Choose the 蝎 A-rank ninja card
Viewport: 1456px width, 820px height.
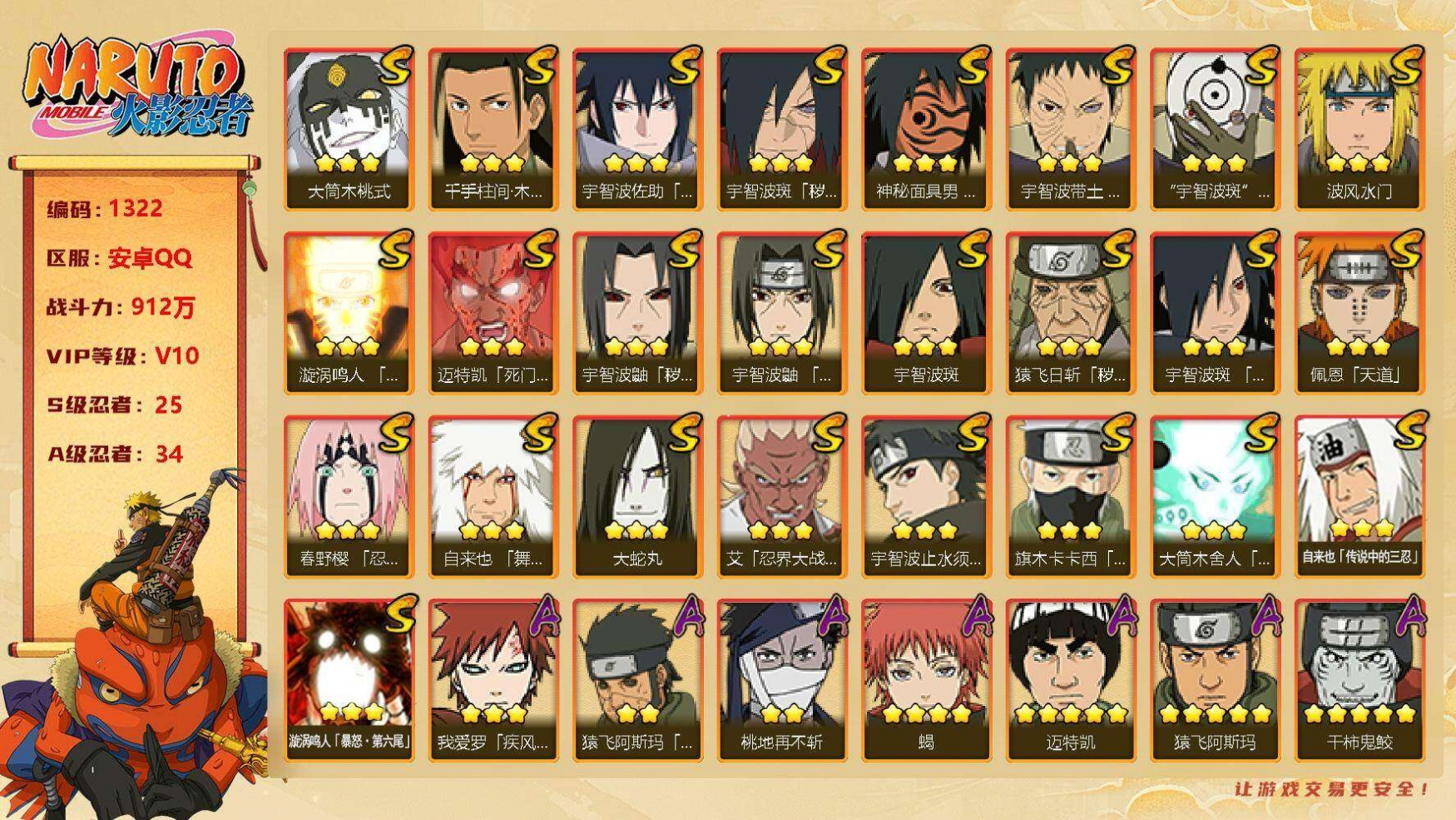pos(926,678)
